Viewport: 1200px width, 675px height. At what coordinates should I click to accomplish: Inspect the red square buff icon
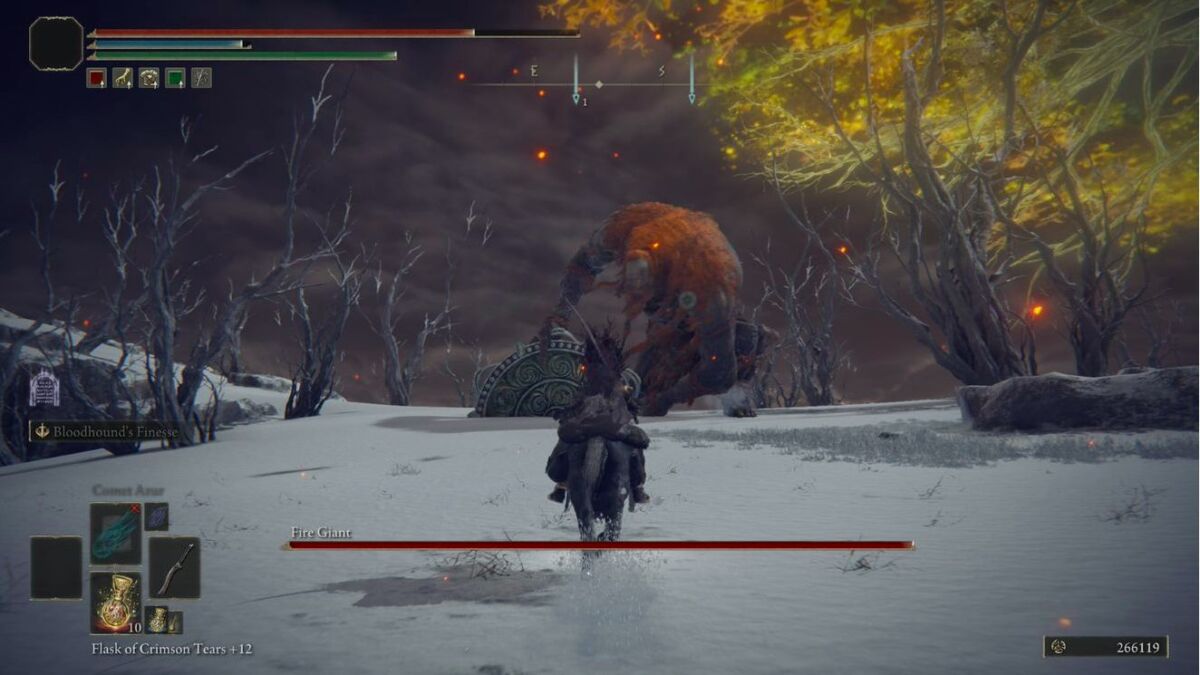[x=96, y=78]
